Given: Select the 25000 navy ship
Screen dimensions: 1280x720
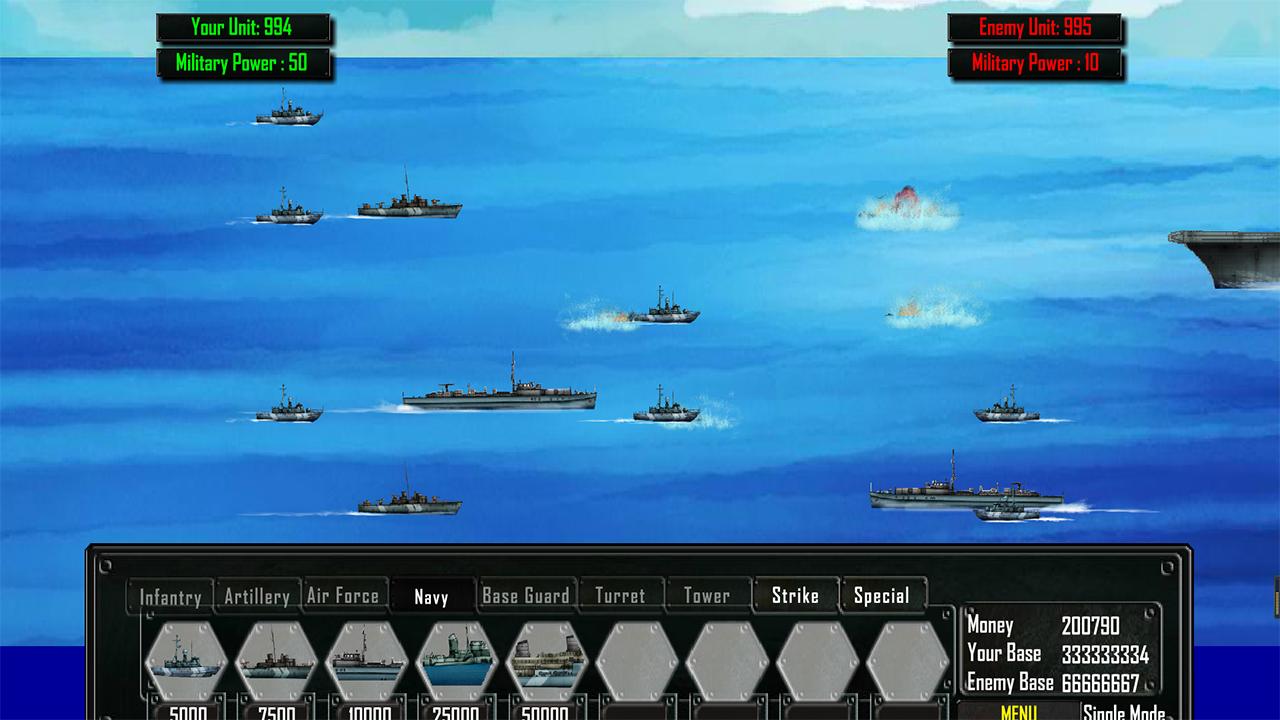Looking at the screenshot, I should coord(457,661).
